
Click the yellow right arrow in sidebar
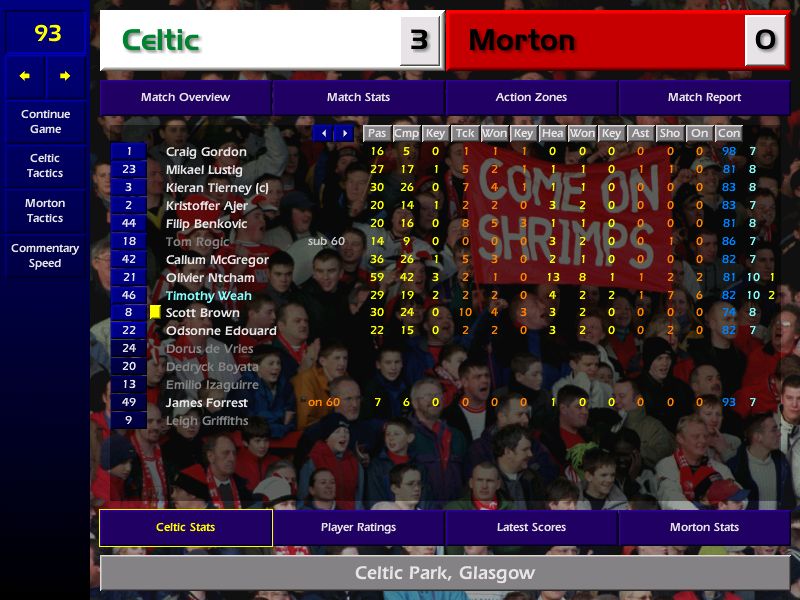(x=66, y=76)
